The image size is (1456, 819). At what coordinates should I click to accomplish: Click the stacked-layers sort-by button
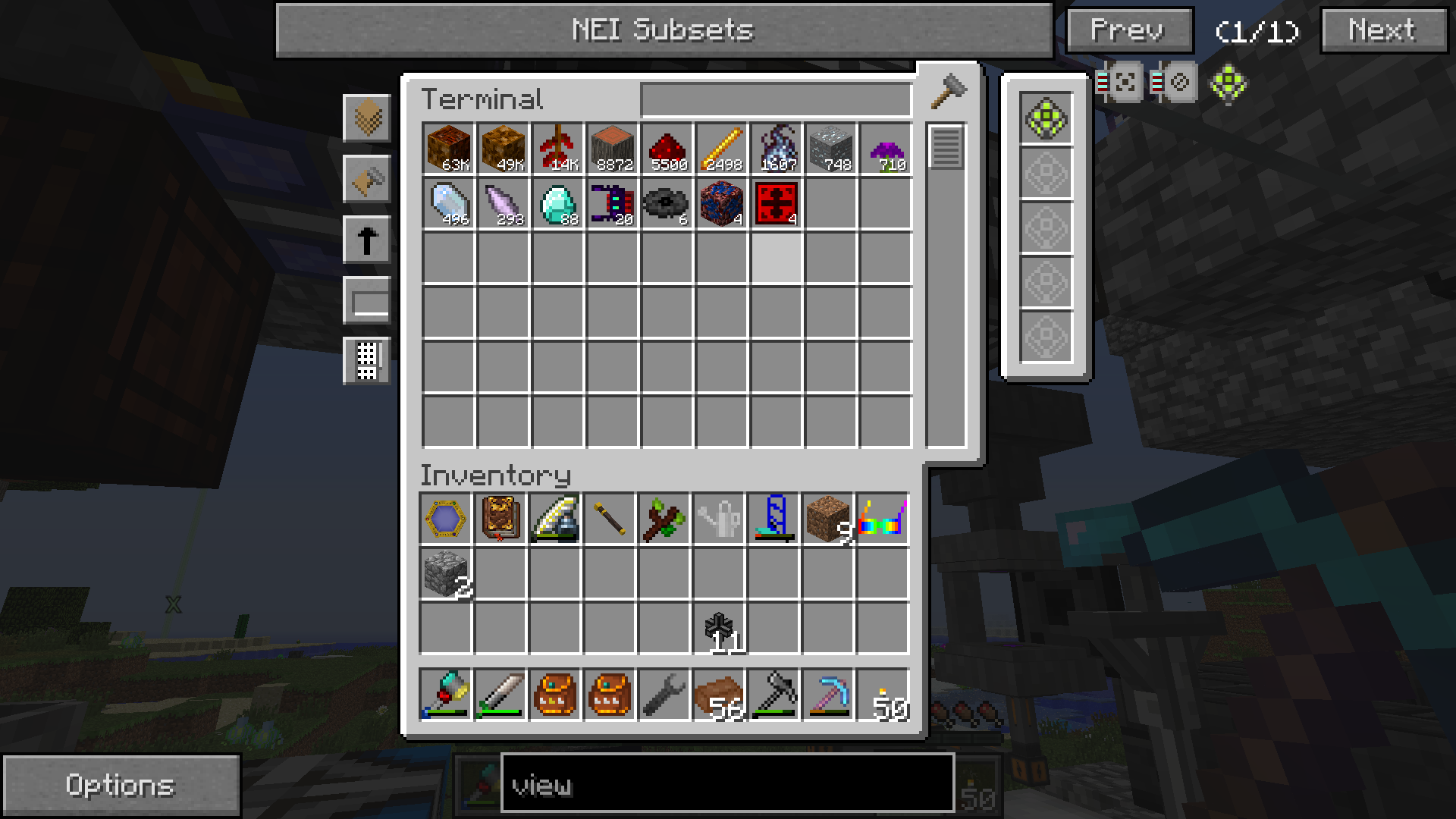pos(367,118)
